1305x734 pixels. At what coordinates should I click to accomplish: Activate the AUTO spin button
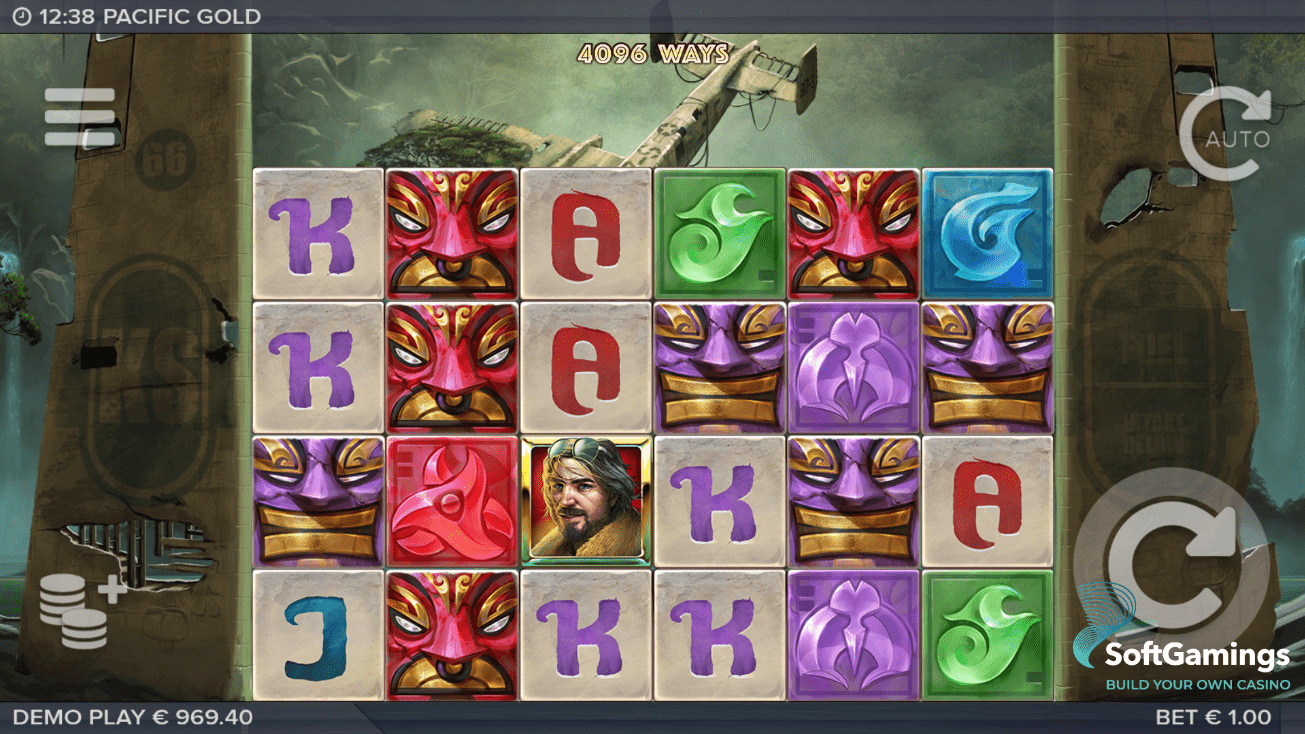point(1226,135)
